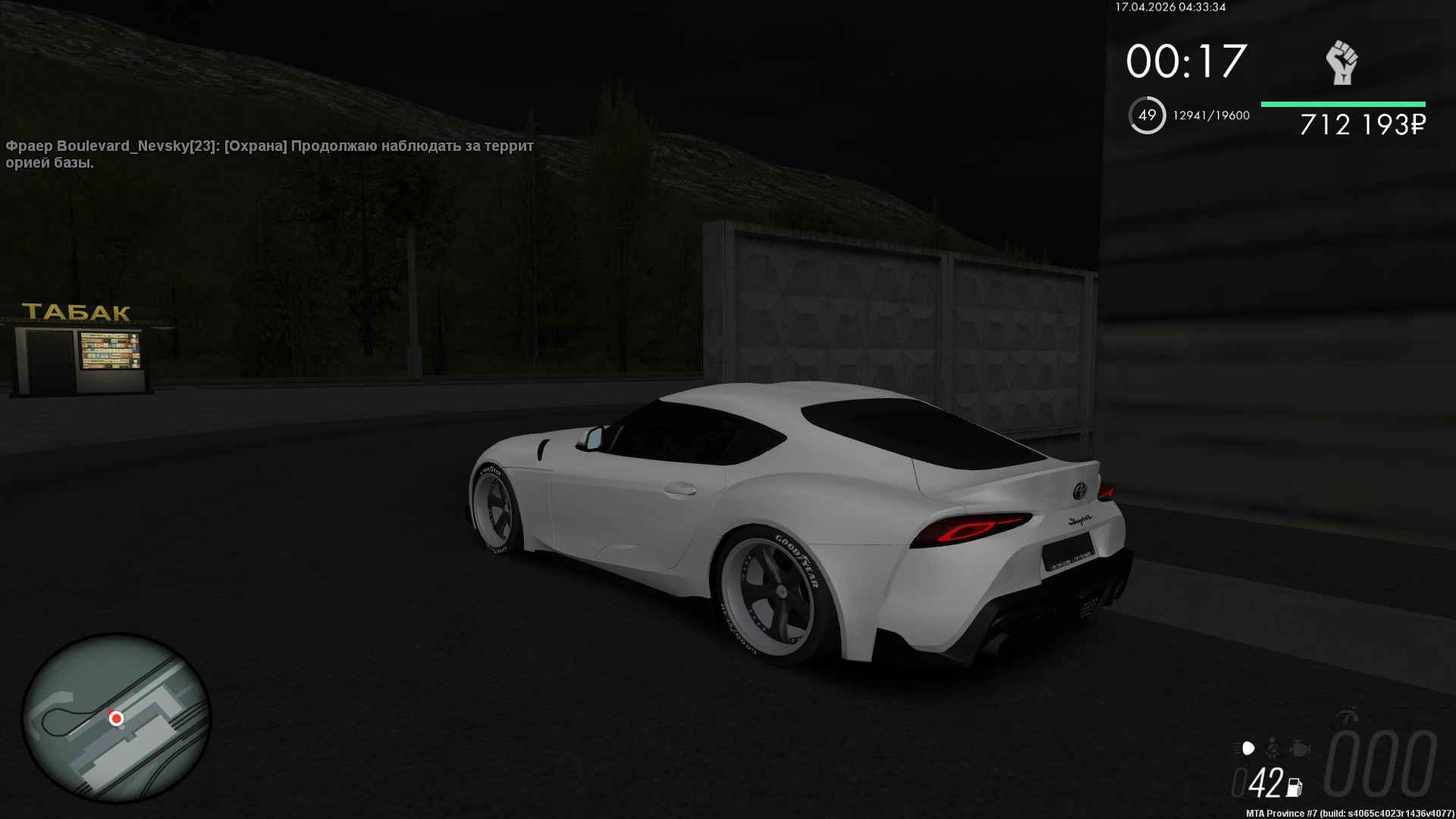Click the red player marker on minimap
This screenshot has height=819, width=1456.
pos(116,717)
